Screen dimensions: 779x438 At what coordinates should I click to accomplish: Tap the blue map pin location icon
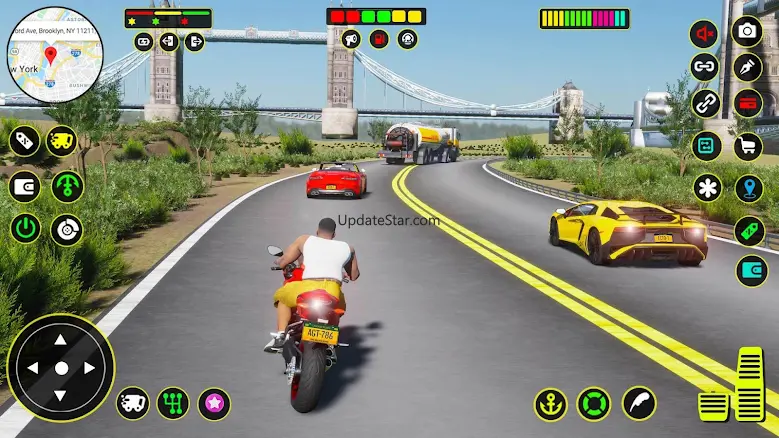tap(749, 188)
